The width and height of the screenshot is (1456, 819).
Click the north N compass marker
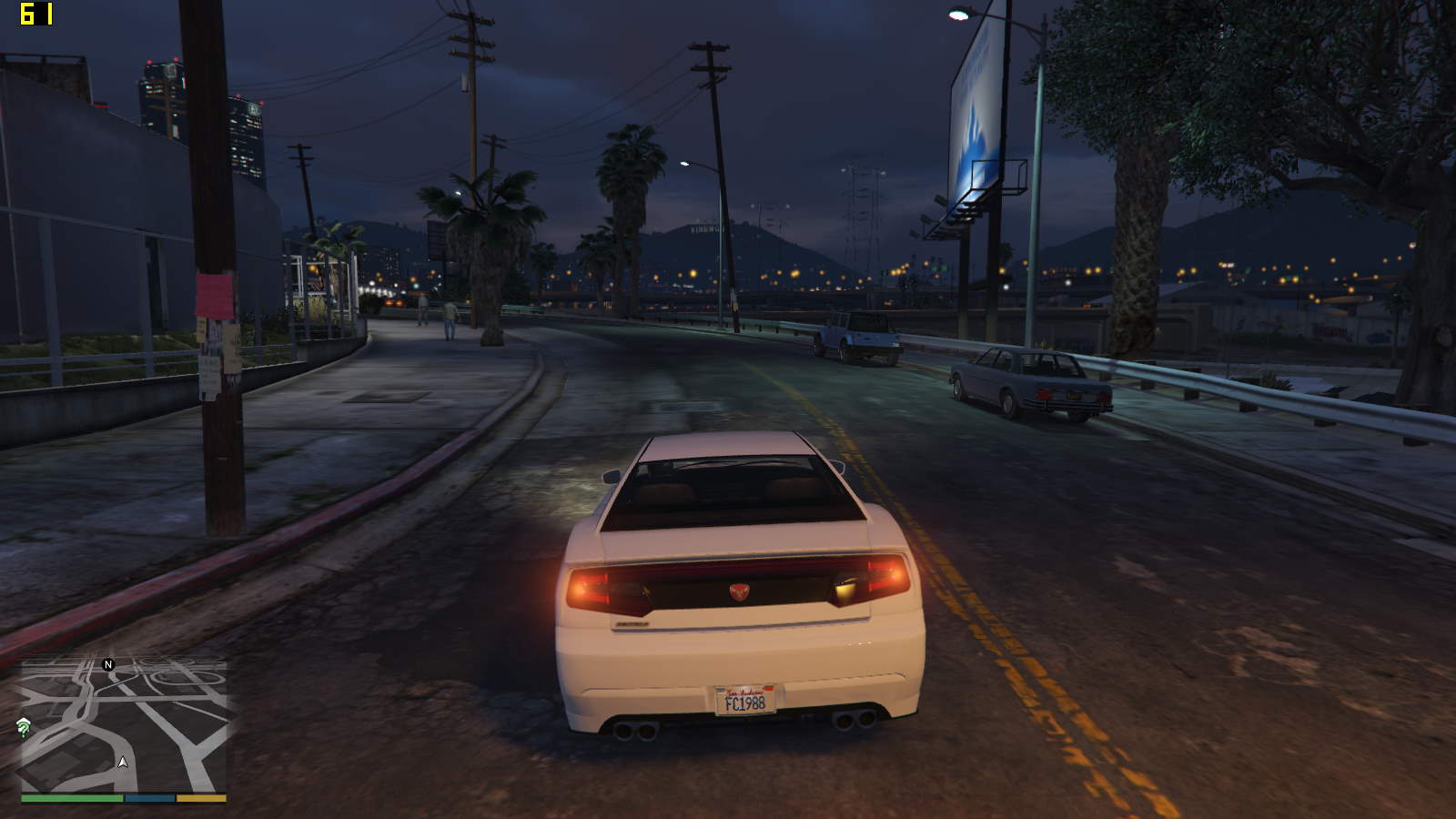(108, 664)
